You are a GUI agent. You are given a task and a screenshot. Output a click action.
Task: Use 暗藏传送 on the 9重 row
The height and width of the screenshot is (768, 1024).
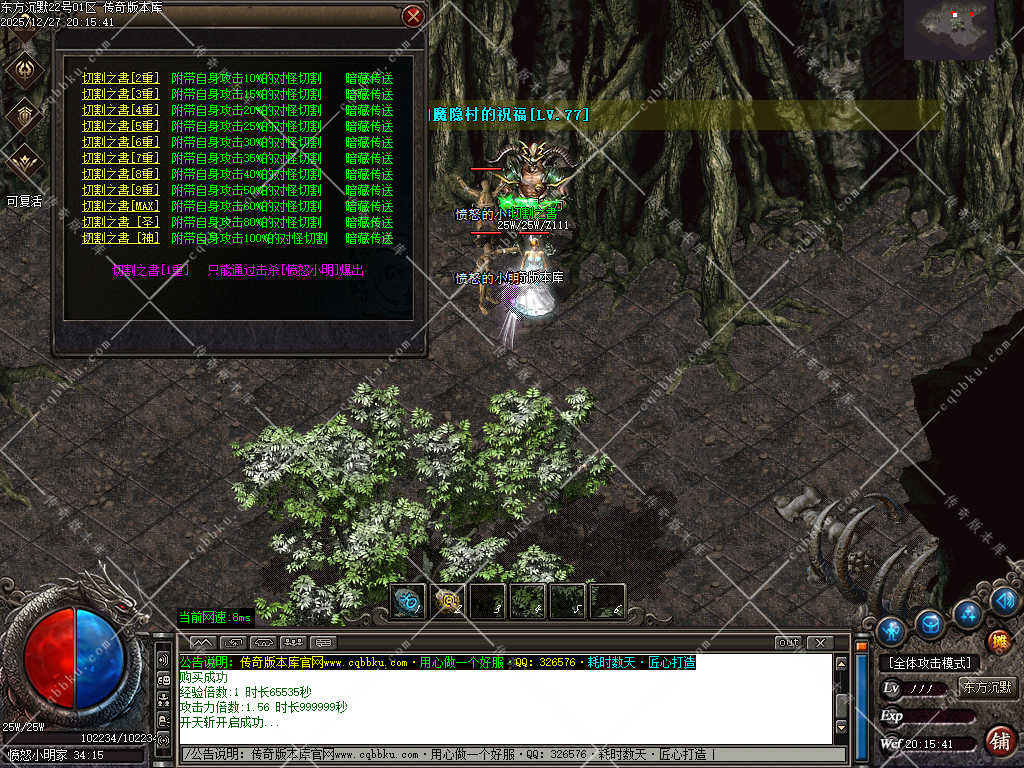[x=369, y=190]
